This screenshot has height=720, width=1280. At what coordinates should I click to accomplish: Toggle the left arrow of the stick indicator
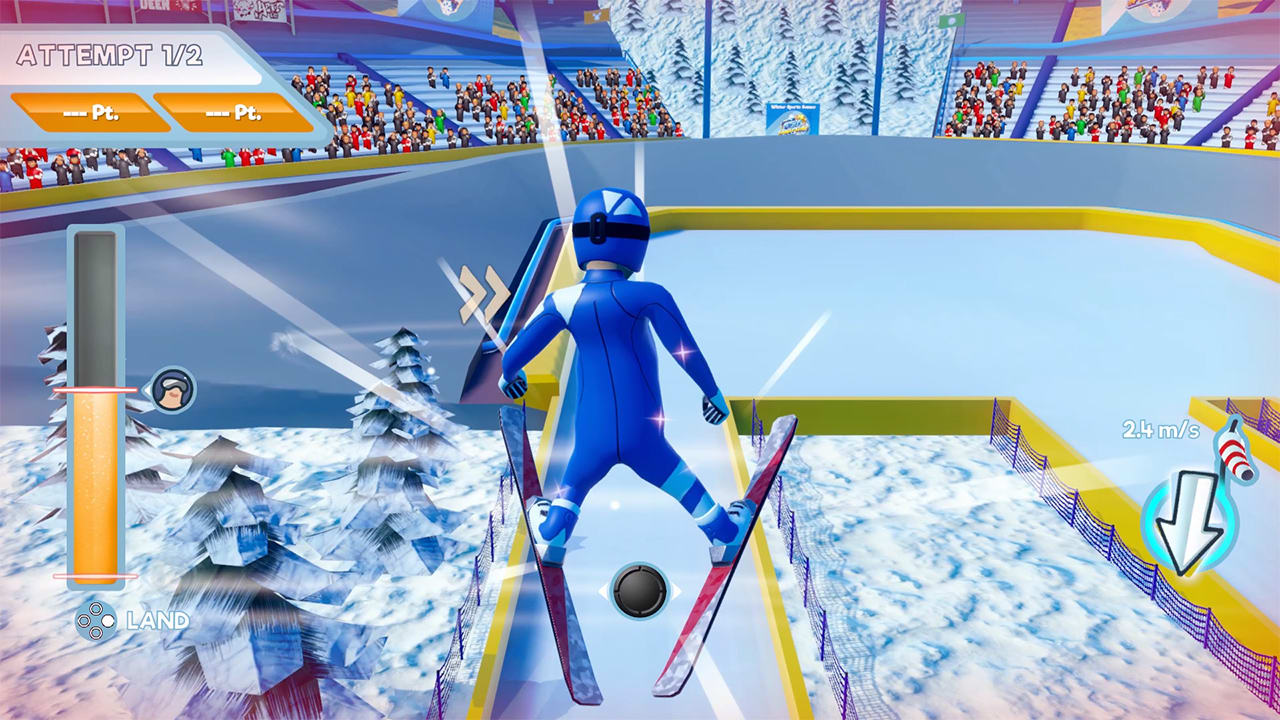(601, 591)
